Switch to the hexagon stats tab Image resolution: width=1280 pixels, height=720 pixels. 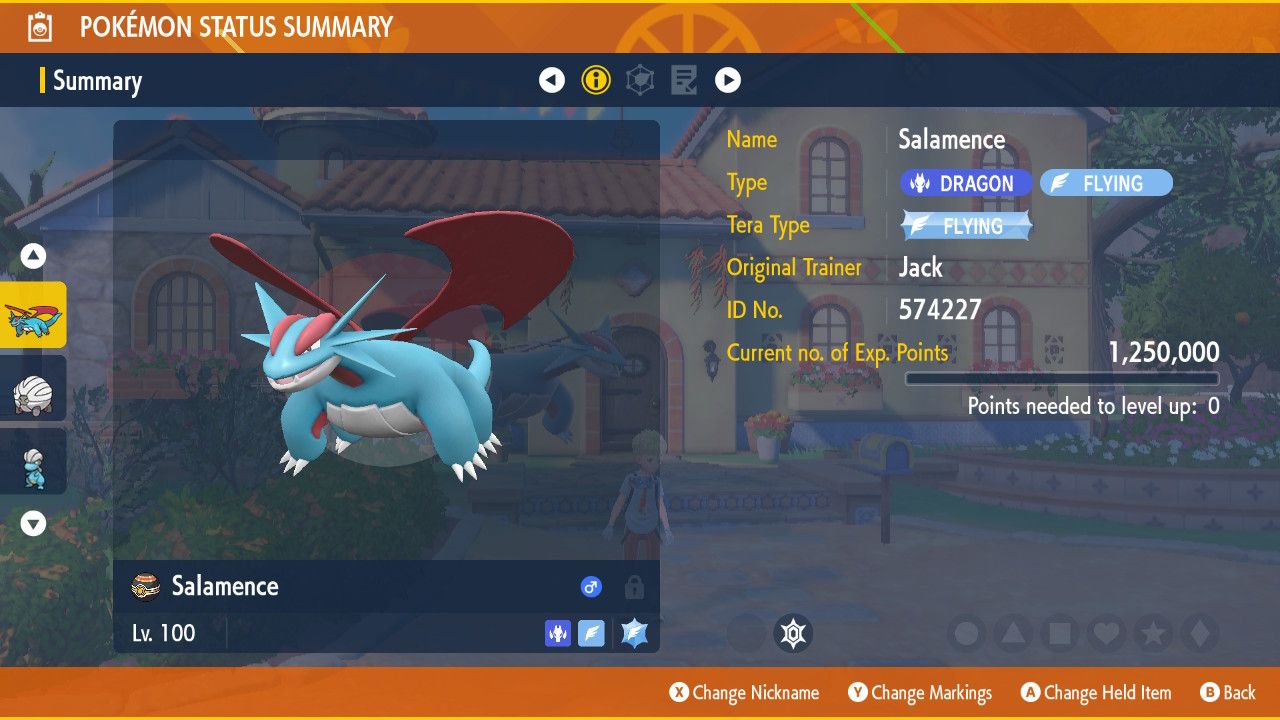coord(640,80)
